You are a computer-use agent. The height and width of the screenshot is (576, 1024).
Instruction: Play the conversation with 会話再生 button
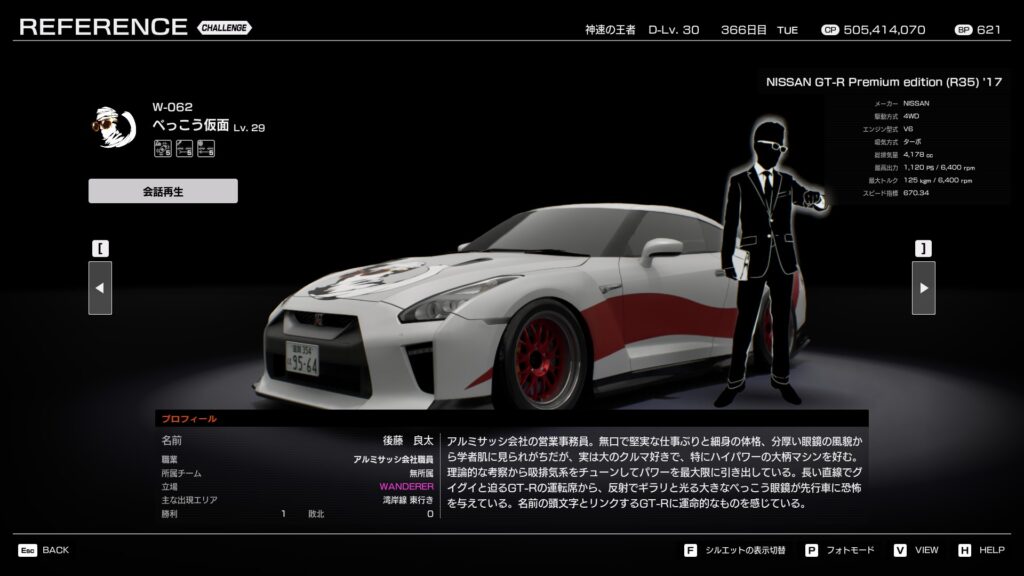tap(163, 191)
